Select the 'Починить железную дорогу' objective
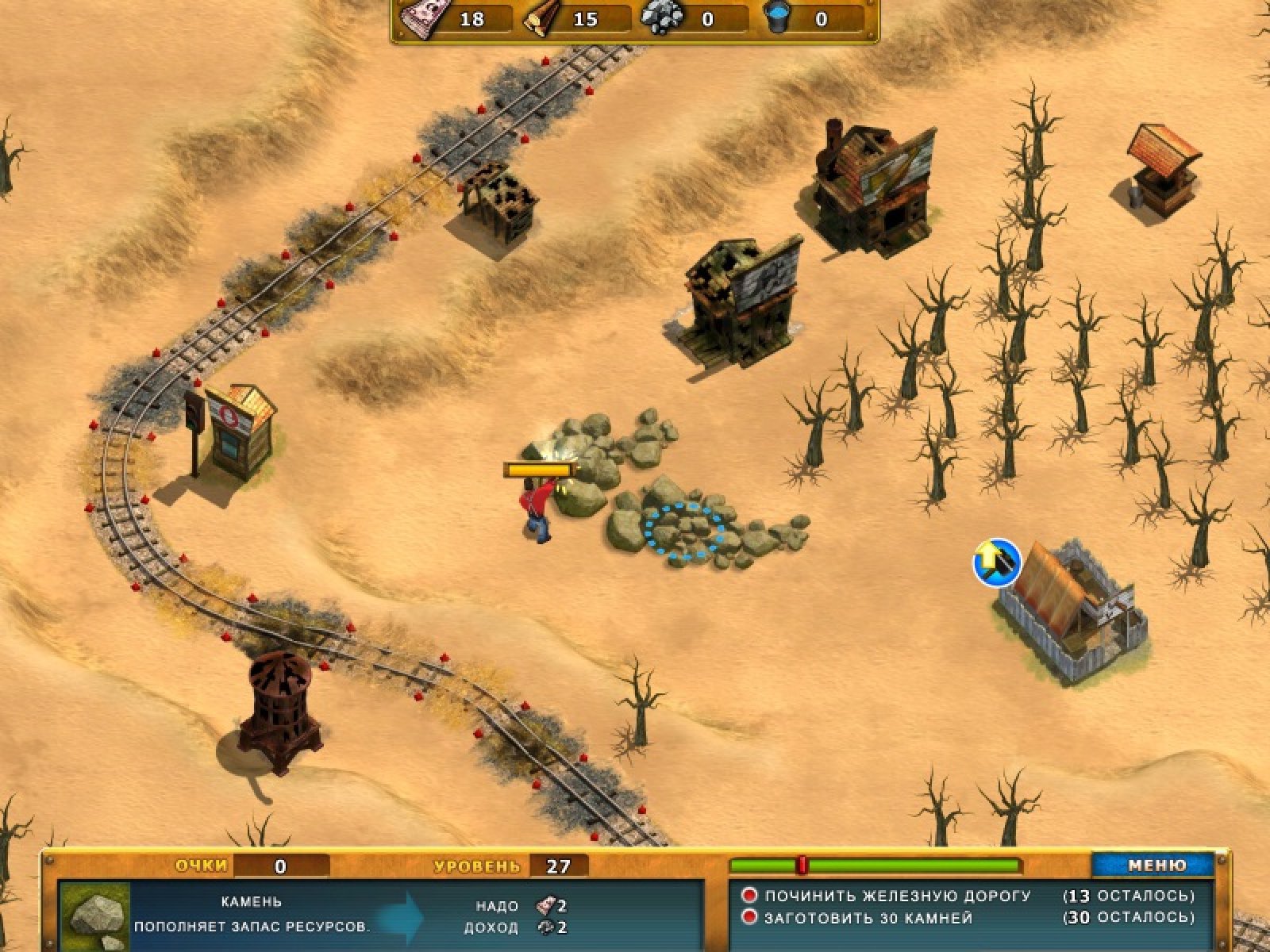Screen dimensions: 1270x952 click(x=897, y=896)
